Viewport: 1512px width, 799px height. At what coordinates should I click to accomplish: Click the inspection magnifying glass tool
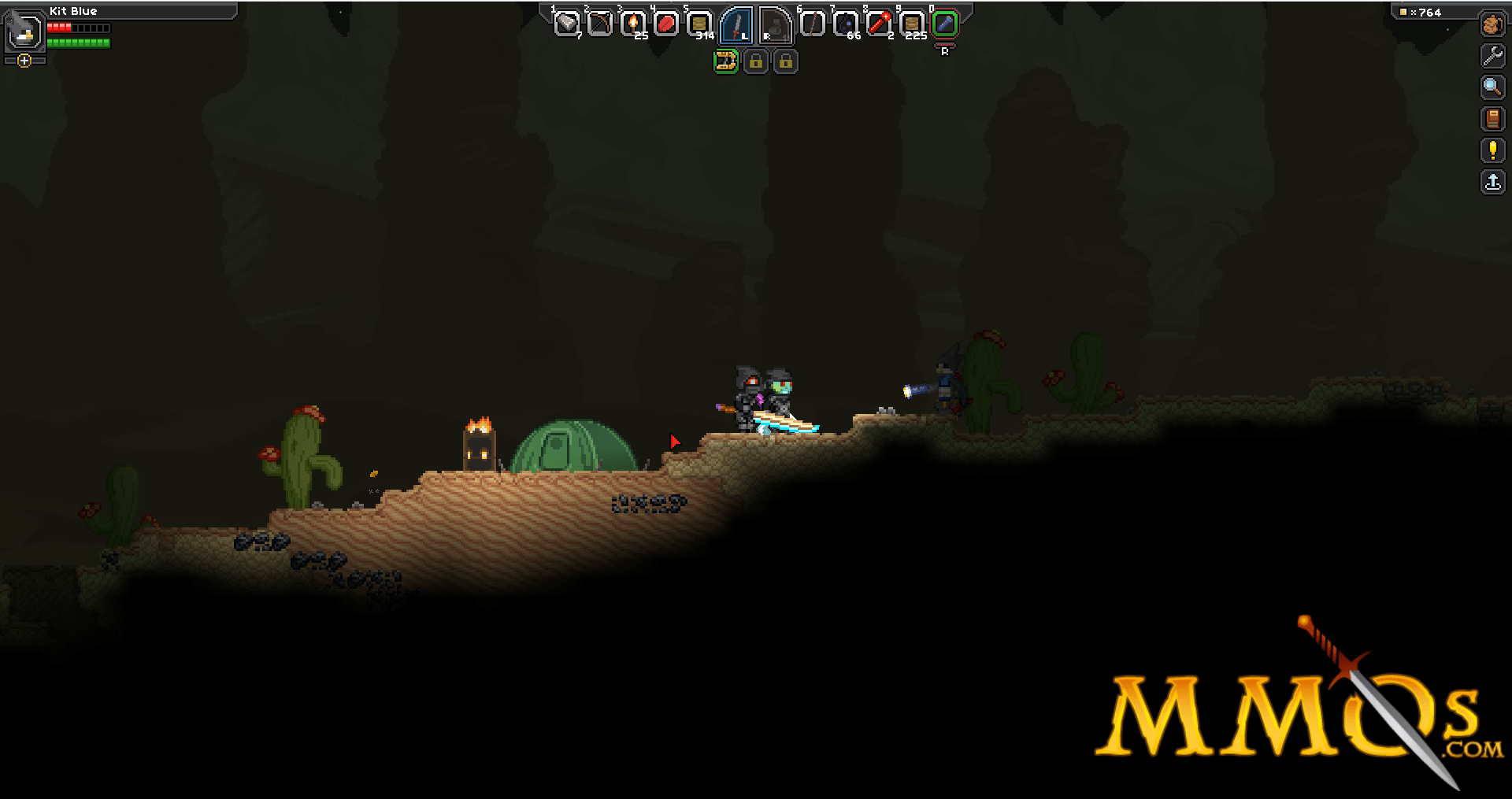[1493, 87]
